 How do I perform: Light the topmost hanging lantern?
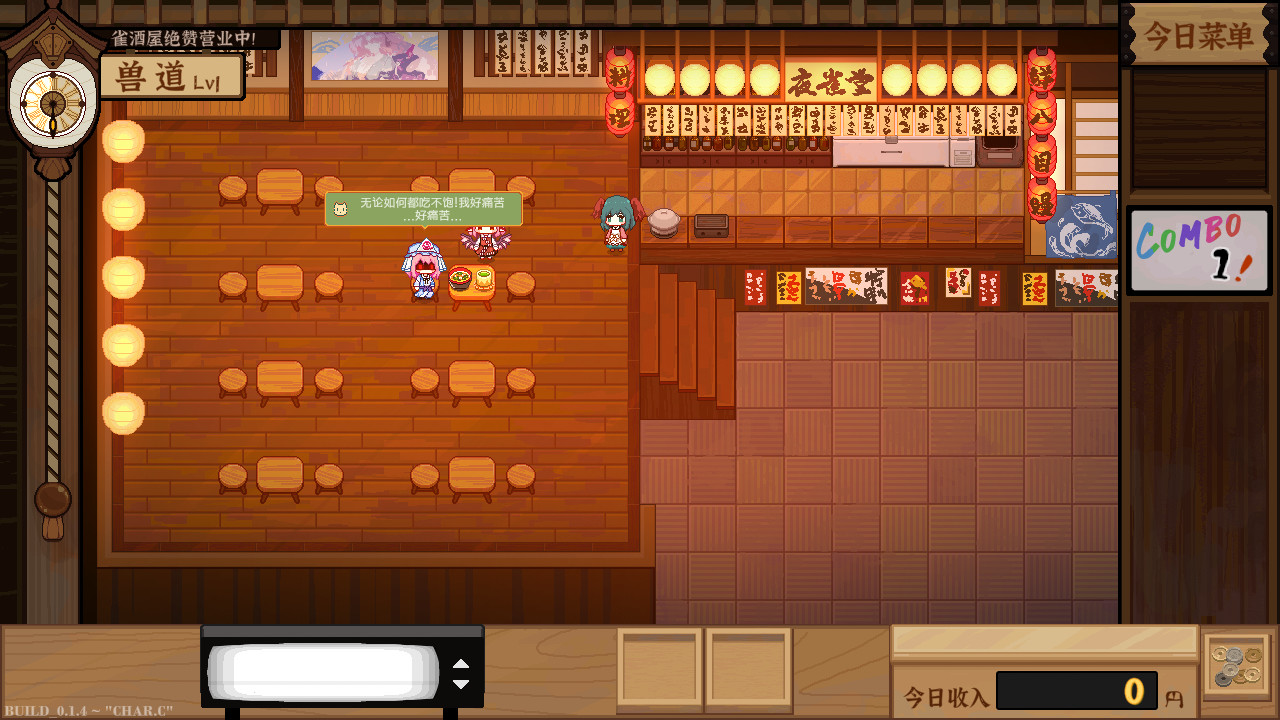coord(122,141)
